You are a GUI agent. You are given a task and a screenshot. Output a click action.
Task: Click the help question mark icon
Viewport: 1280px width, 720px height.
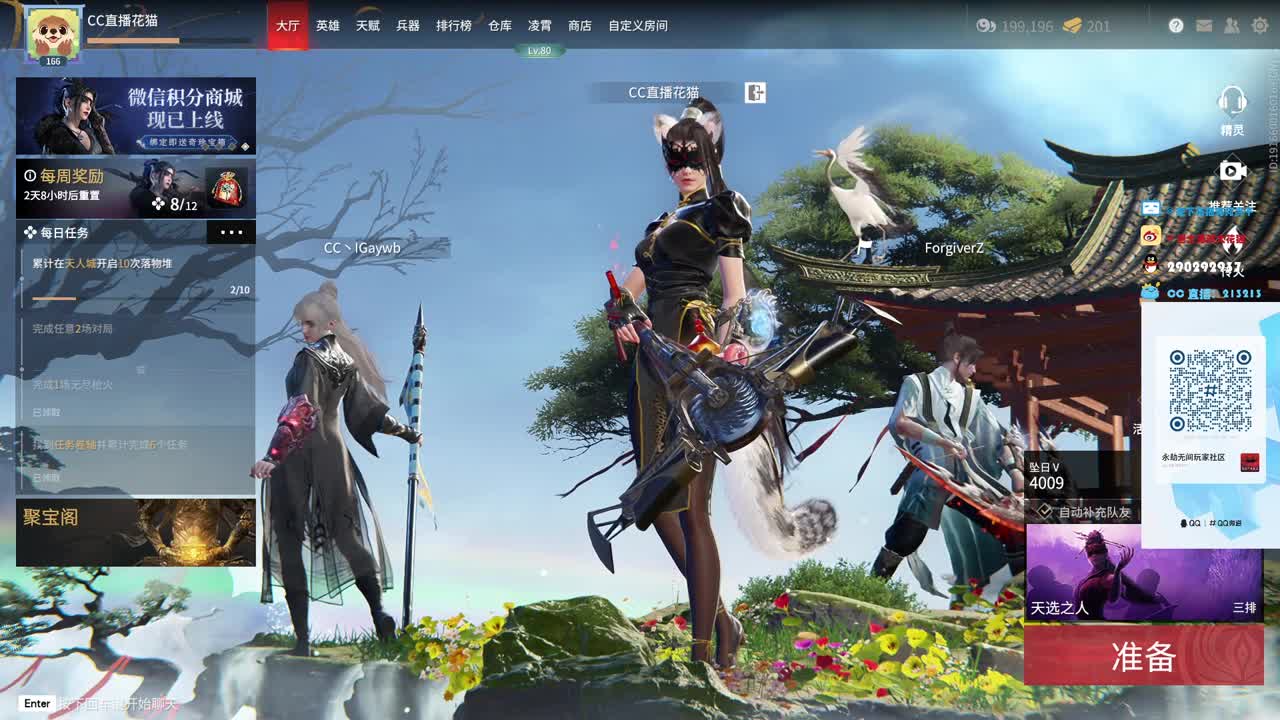[x=1176, y=27]
